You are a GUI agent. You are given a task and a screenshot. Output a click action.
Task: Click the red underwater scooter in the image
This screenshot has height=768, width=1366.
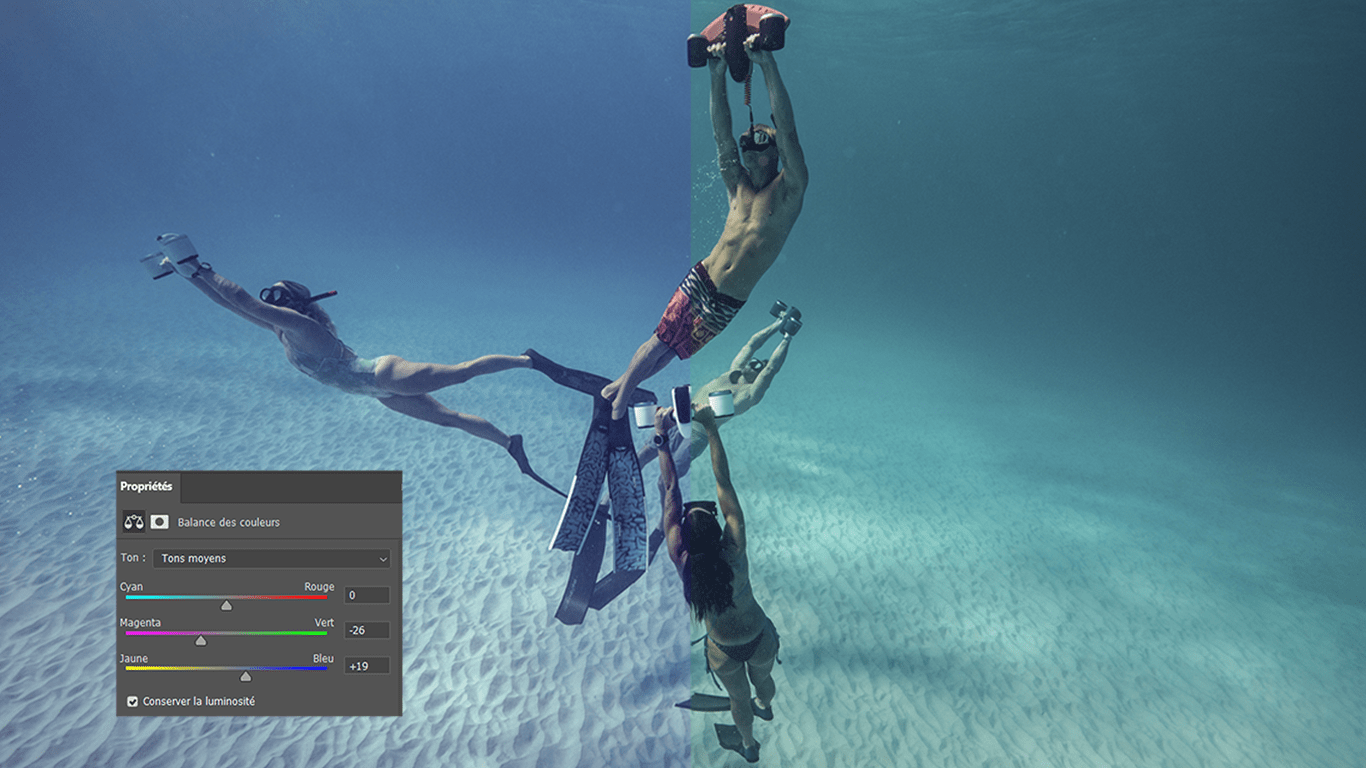(x=740, y=22)
